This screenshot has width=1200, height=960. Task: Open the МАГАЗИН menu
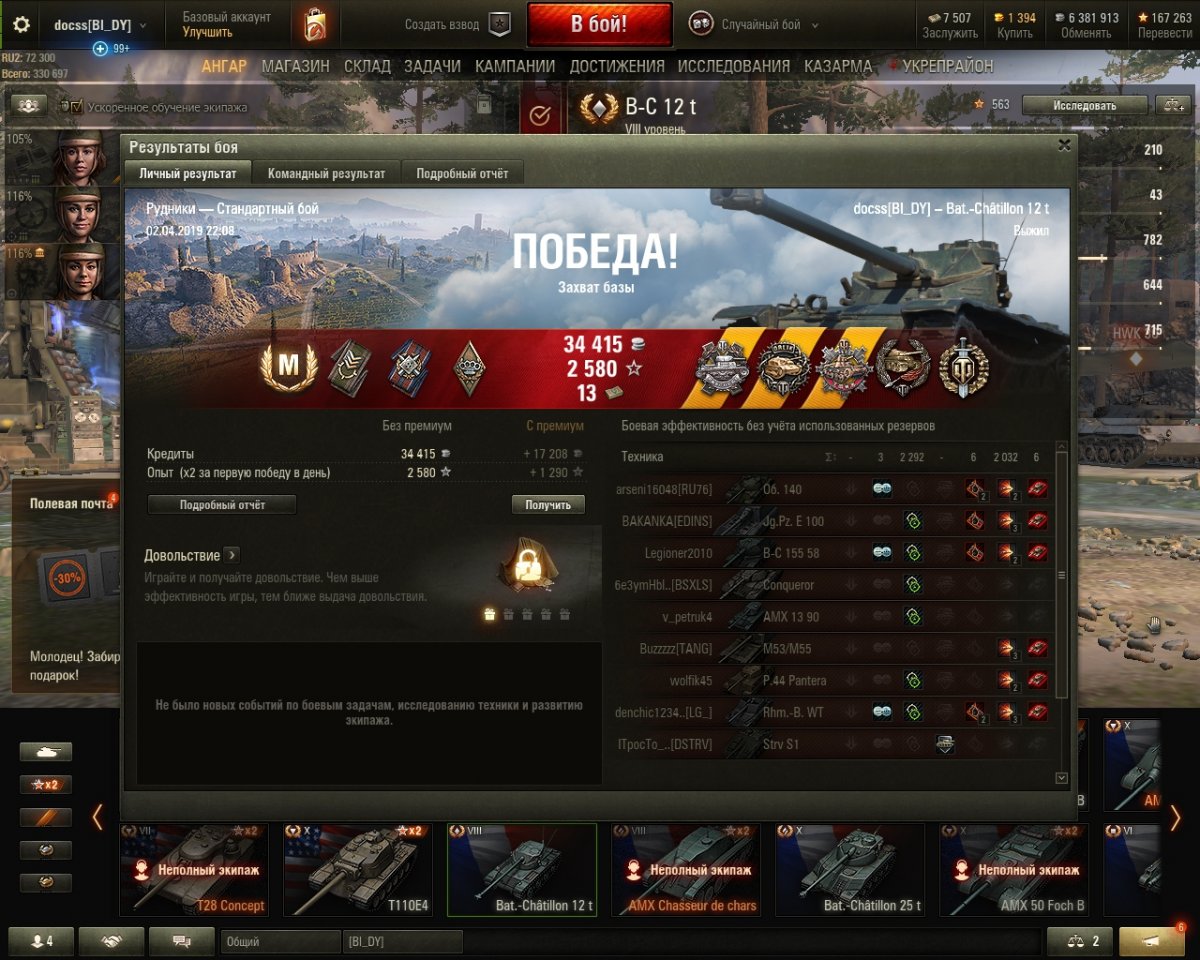coord(295,66)
